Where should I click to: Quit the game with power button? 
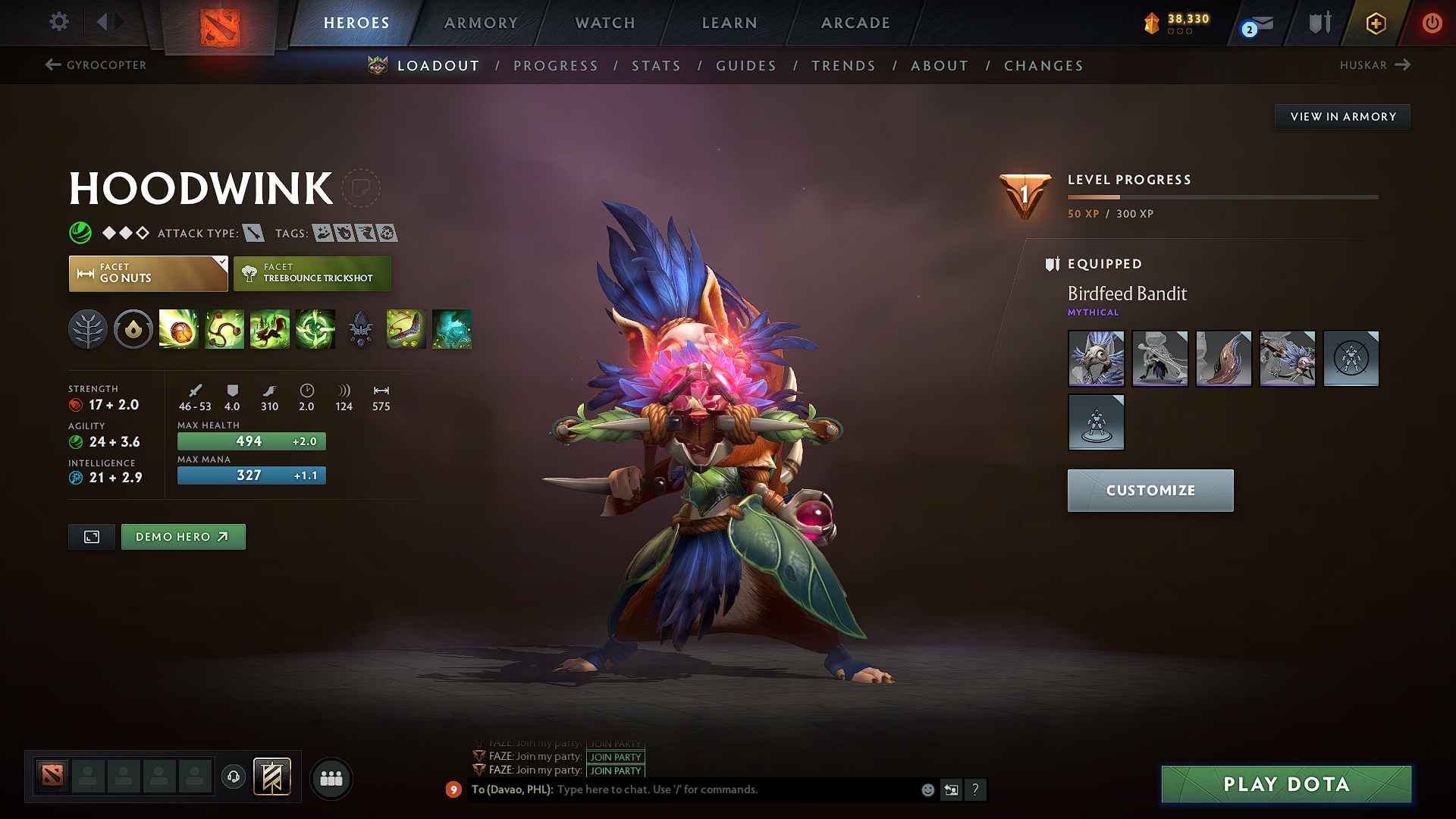pos(1431,23)
